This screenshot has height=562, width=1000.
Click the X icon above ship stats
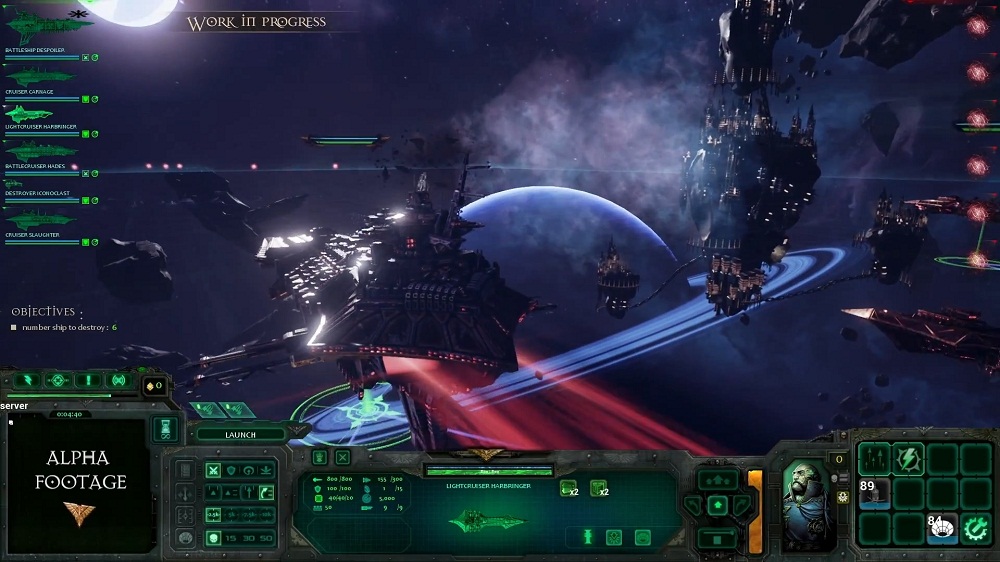point(342,457)
